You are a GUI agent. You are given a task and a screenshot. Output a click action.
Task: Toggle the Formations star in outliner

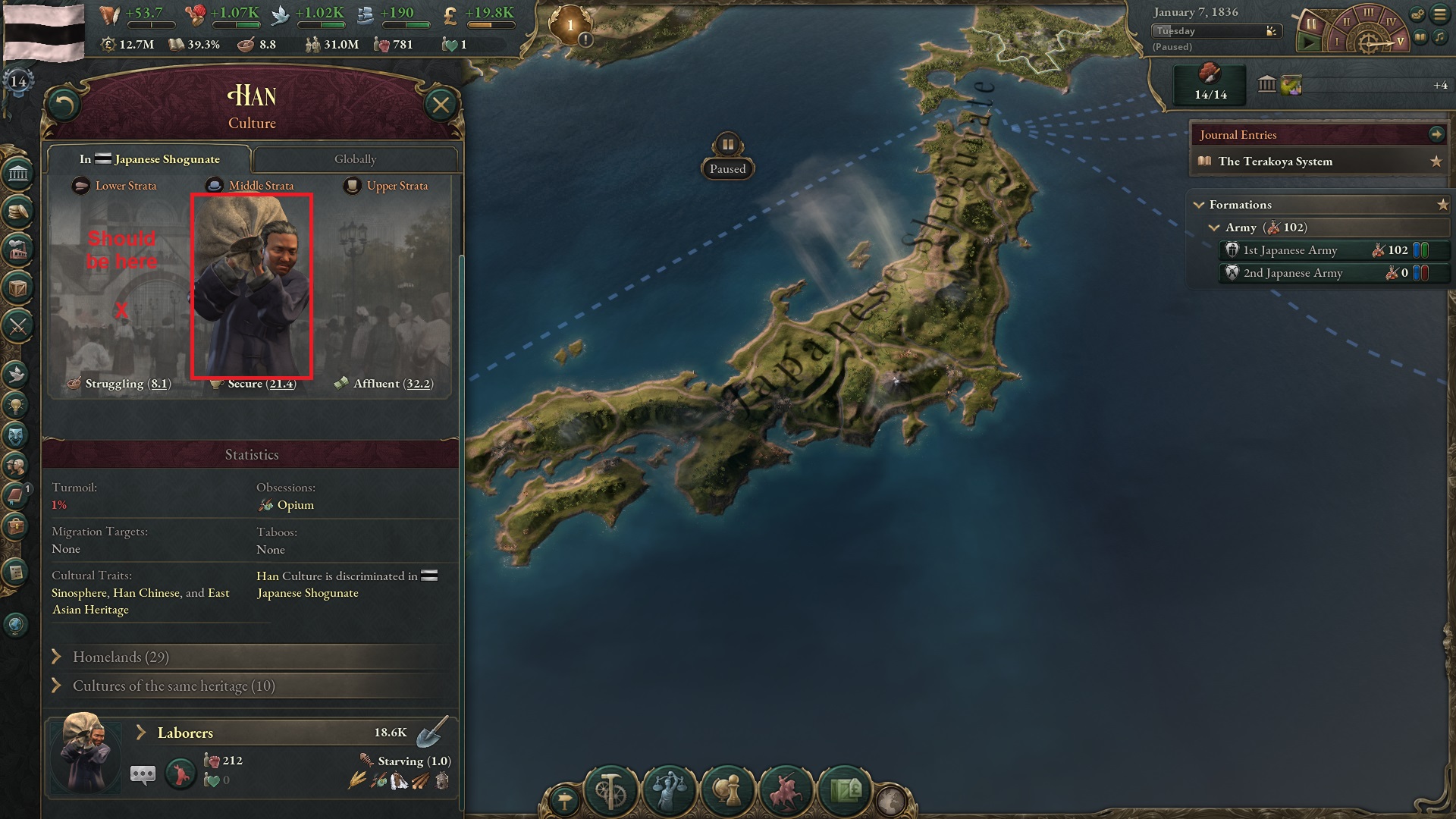[1442, 204]
